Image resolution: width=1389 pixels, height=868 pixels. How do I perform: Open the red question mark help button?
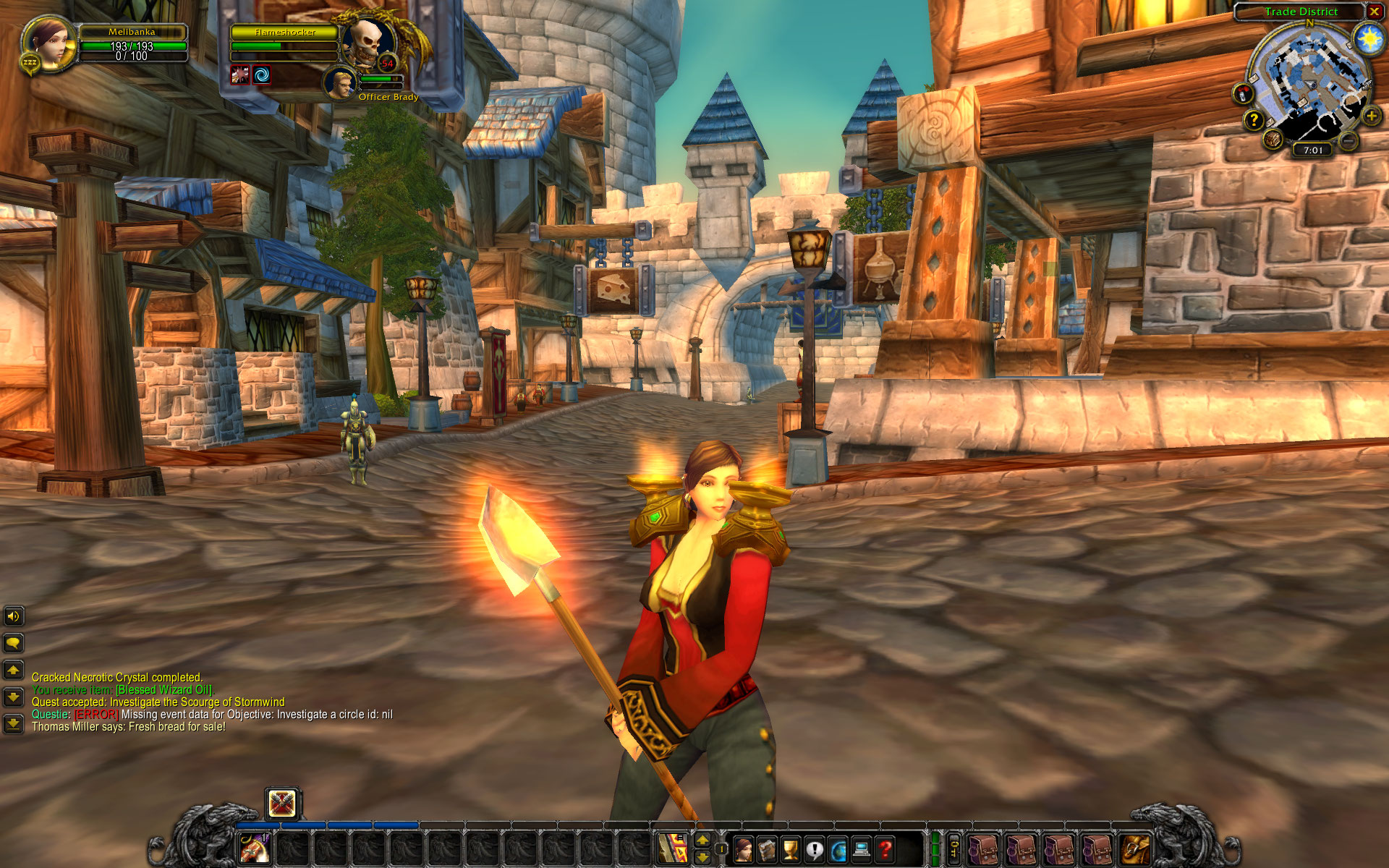point(885,848)
